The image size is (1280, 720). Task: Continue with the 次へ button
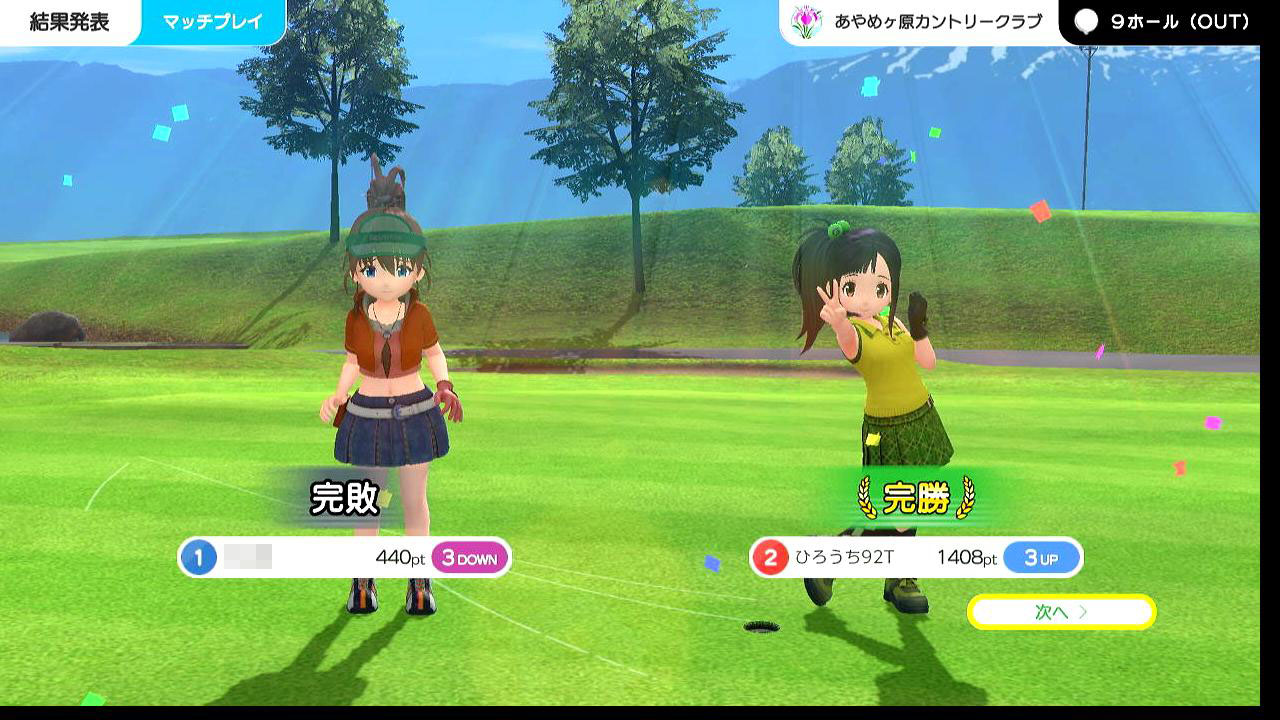pos(1061,612)
